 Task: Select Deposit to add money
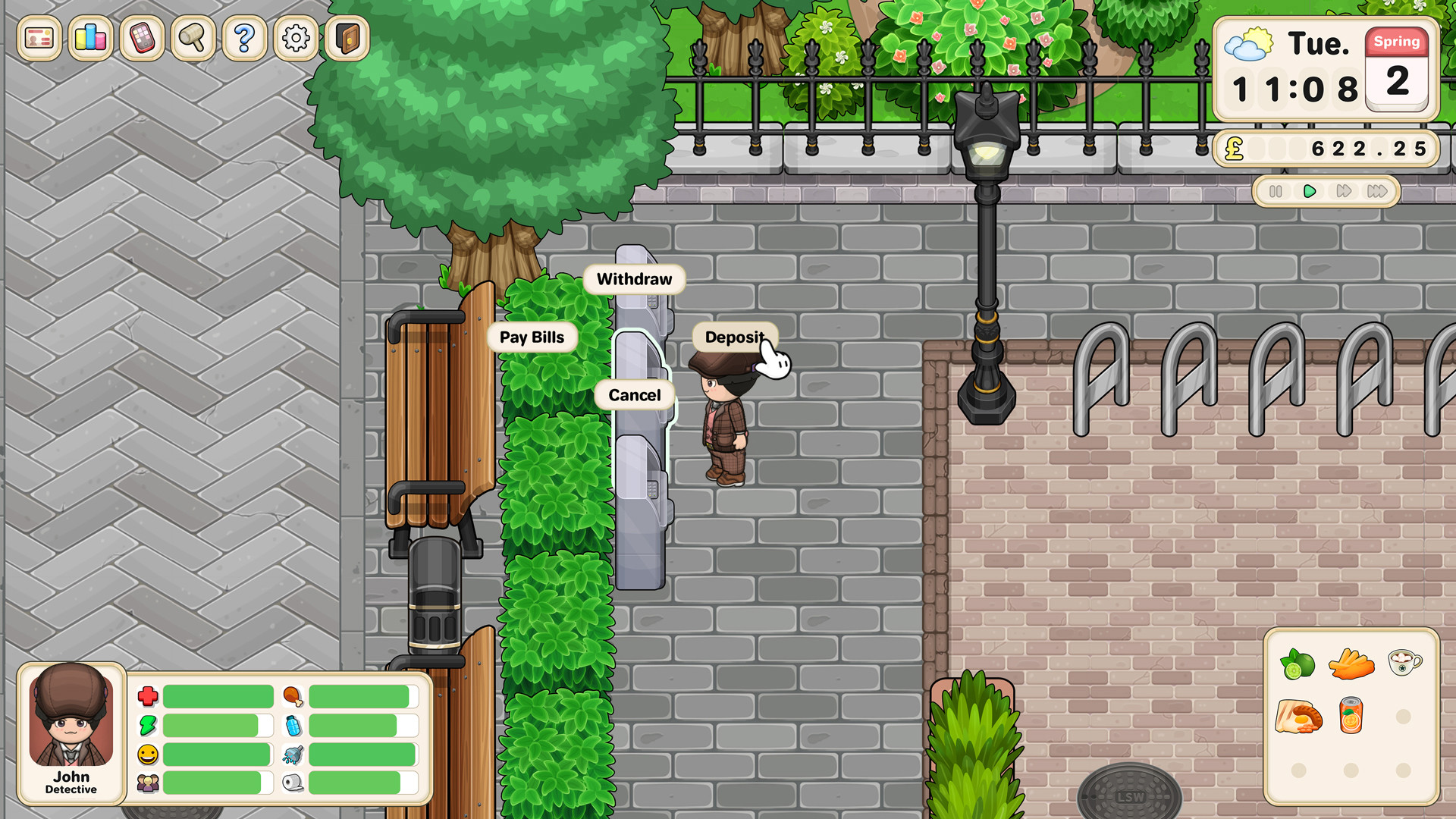pyautogui.click(x=733, y=337)
